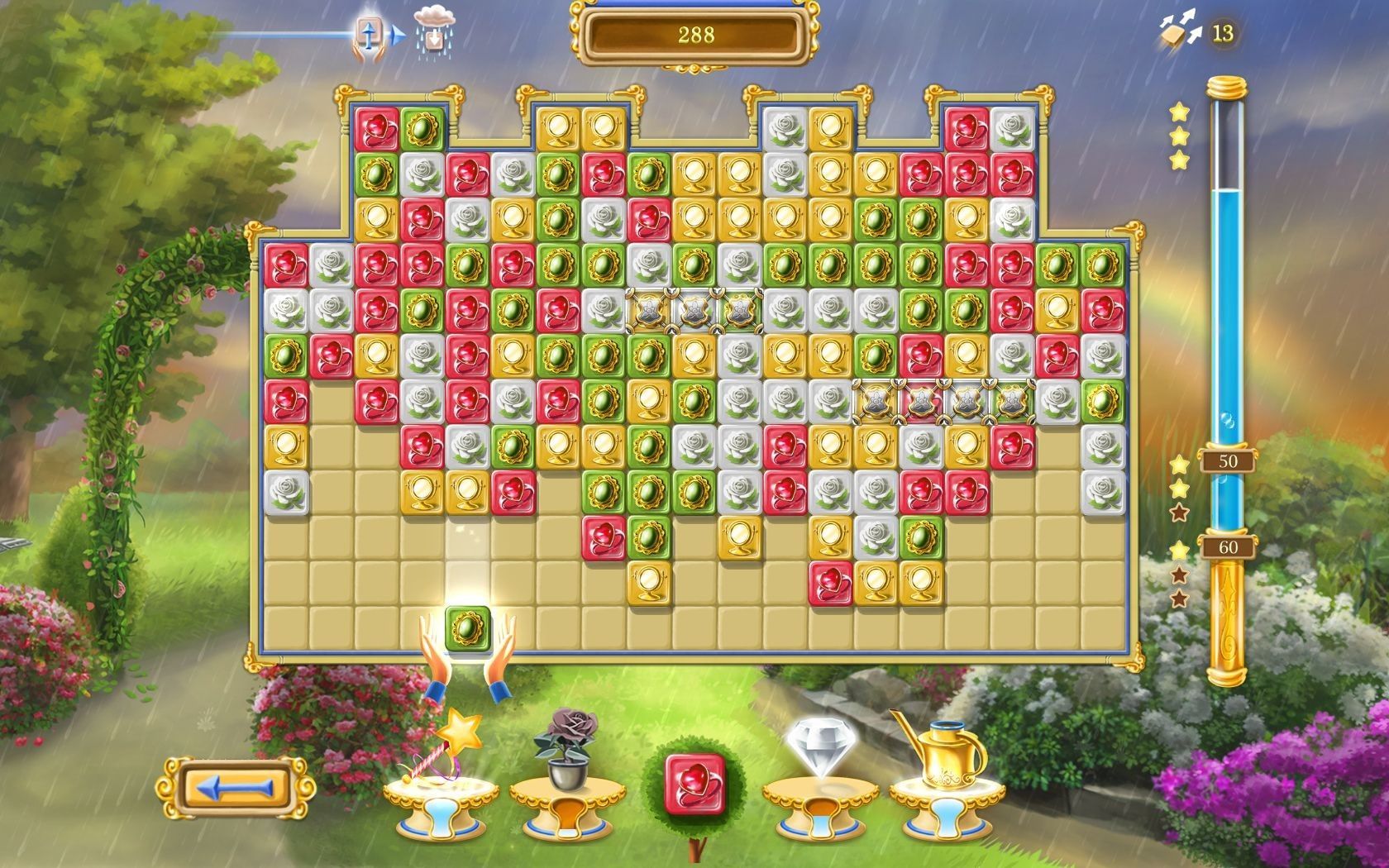This screenshot has height=868, width=1389.
Task: Select the green gem tile held by hands
Action: (x=468, y=629)
